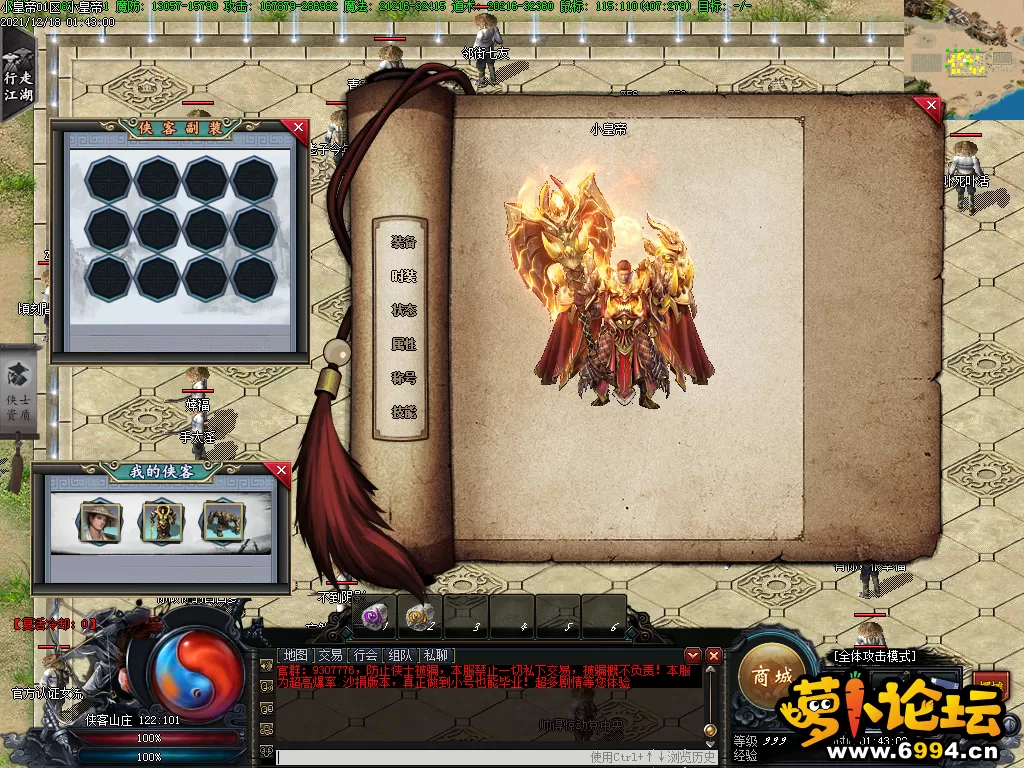Image resolution: width=1024 pixels, height=768 pixels.
Task: Use the gold scroll in hotbar slot 2
Action: point(420,617)
